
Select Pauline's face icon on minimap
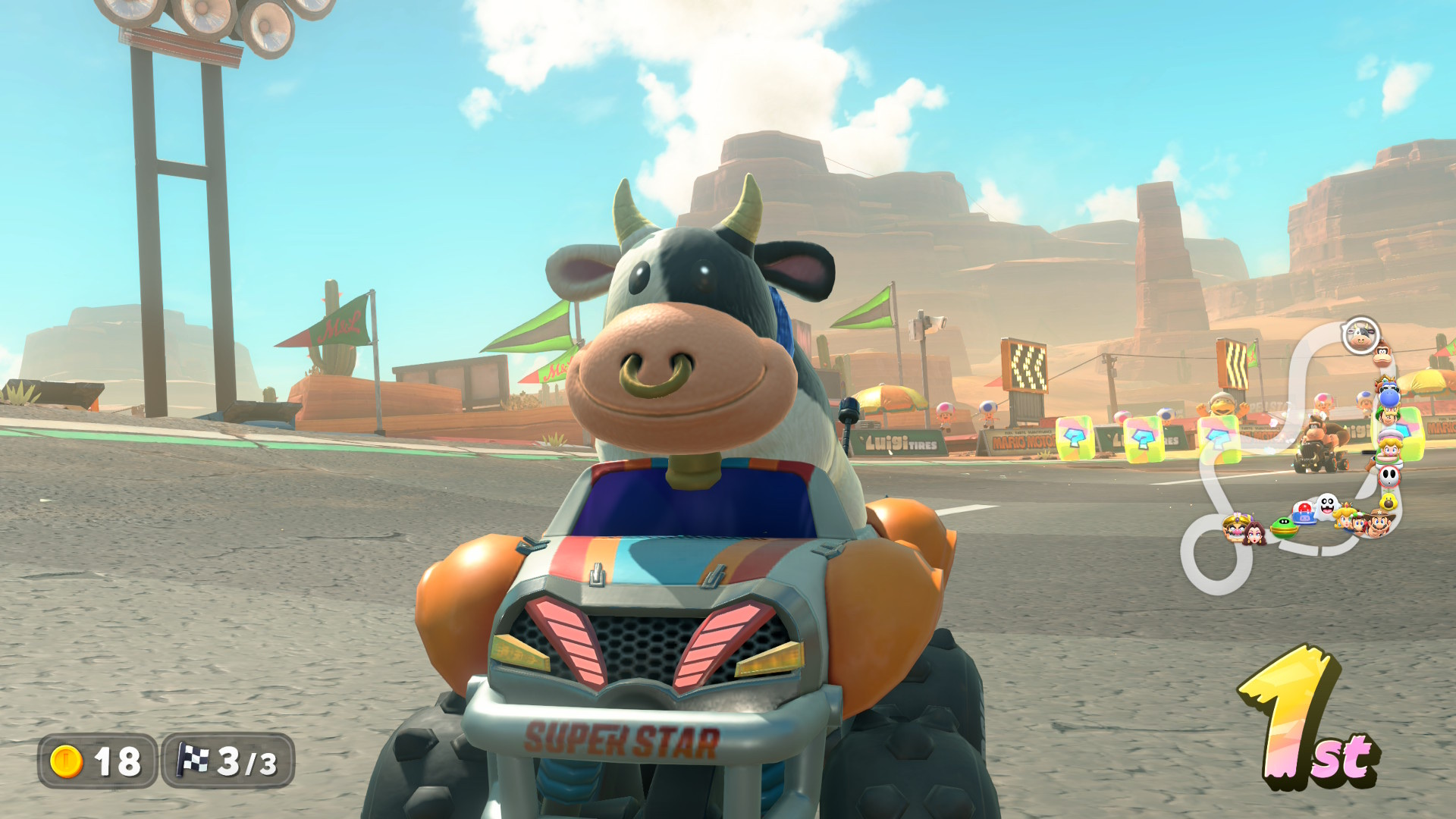(x=1254, y=532)
